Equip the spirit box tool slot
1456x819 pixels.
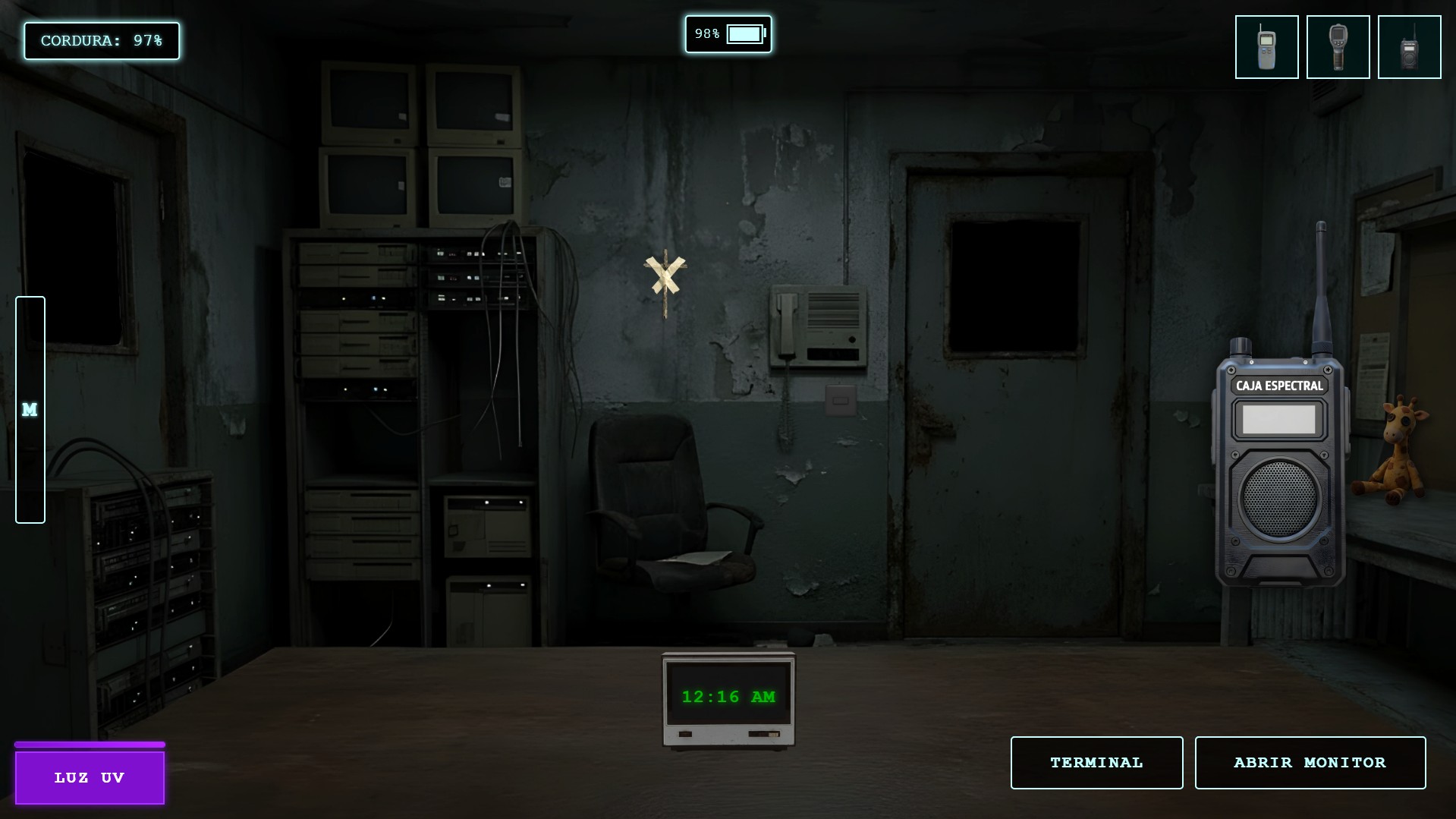tap(1409, 47)
